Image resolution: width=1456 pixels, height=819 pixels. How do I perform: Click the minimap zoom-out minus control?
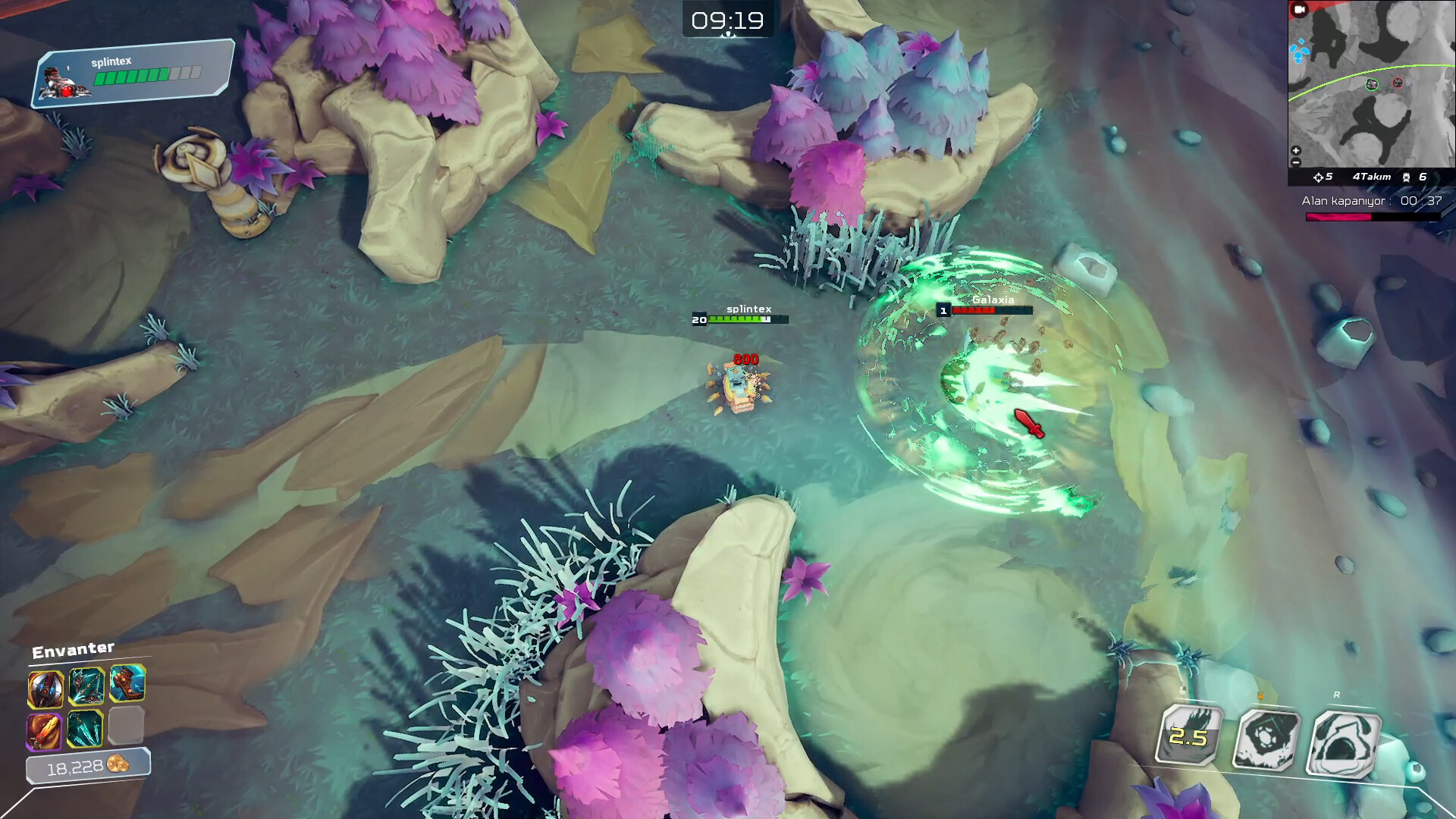coord(1297,161)
